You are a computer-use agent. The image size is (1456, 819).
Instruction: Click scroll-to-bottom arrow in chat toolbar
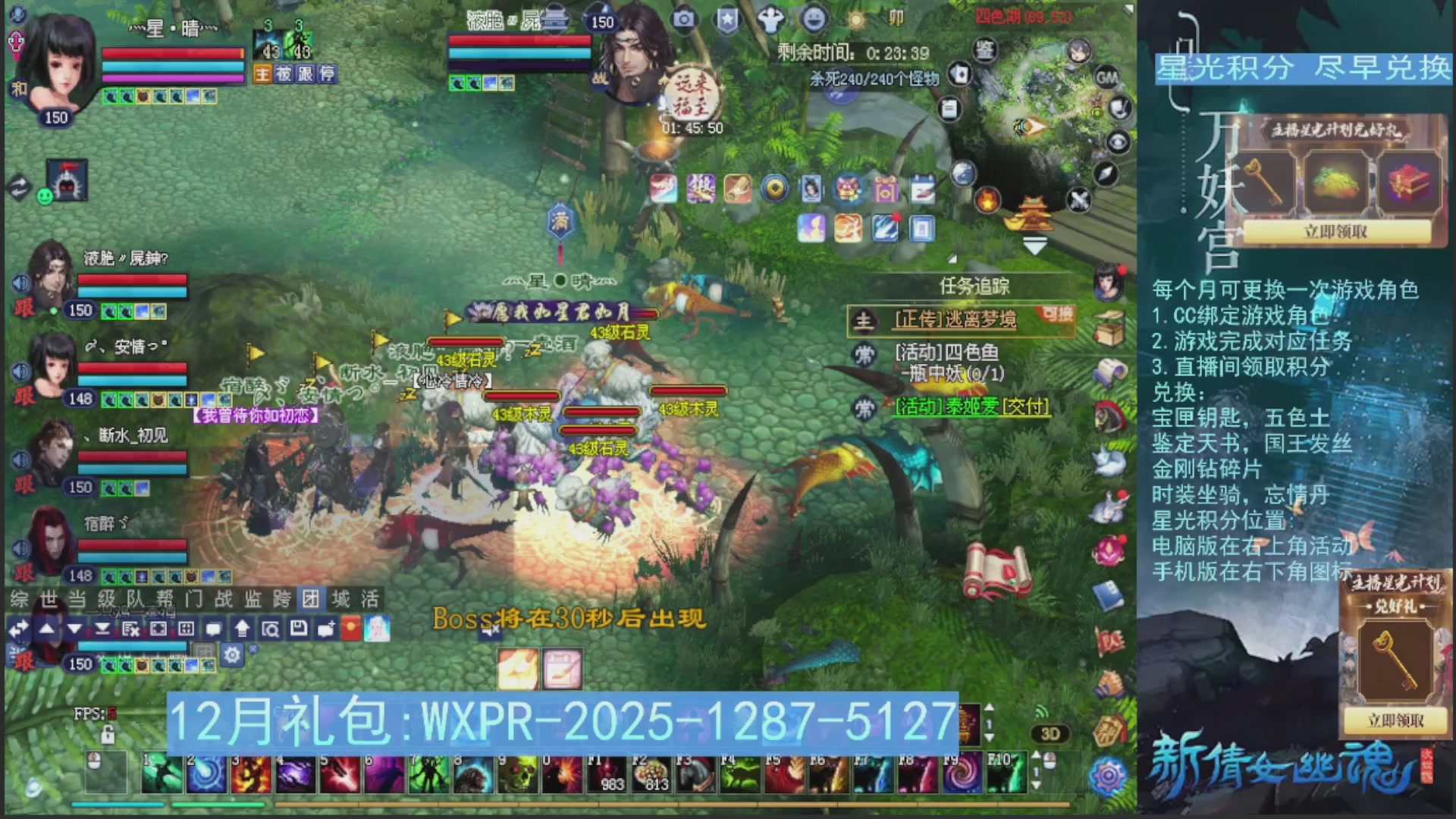pos(102,629)
